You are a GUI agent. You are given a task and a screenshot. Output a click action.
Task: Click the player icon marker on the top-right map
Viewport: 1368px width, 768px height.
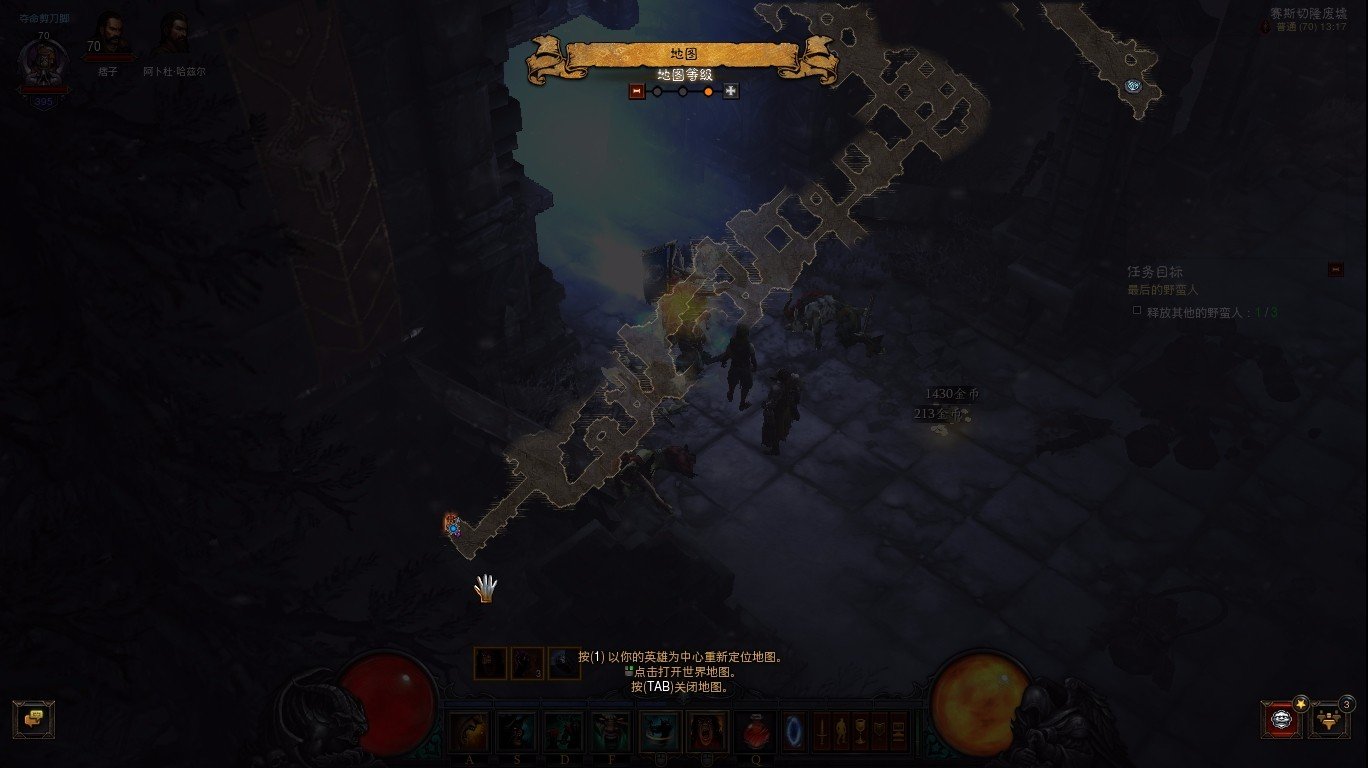(x=1132, y=86)
